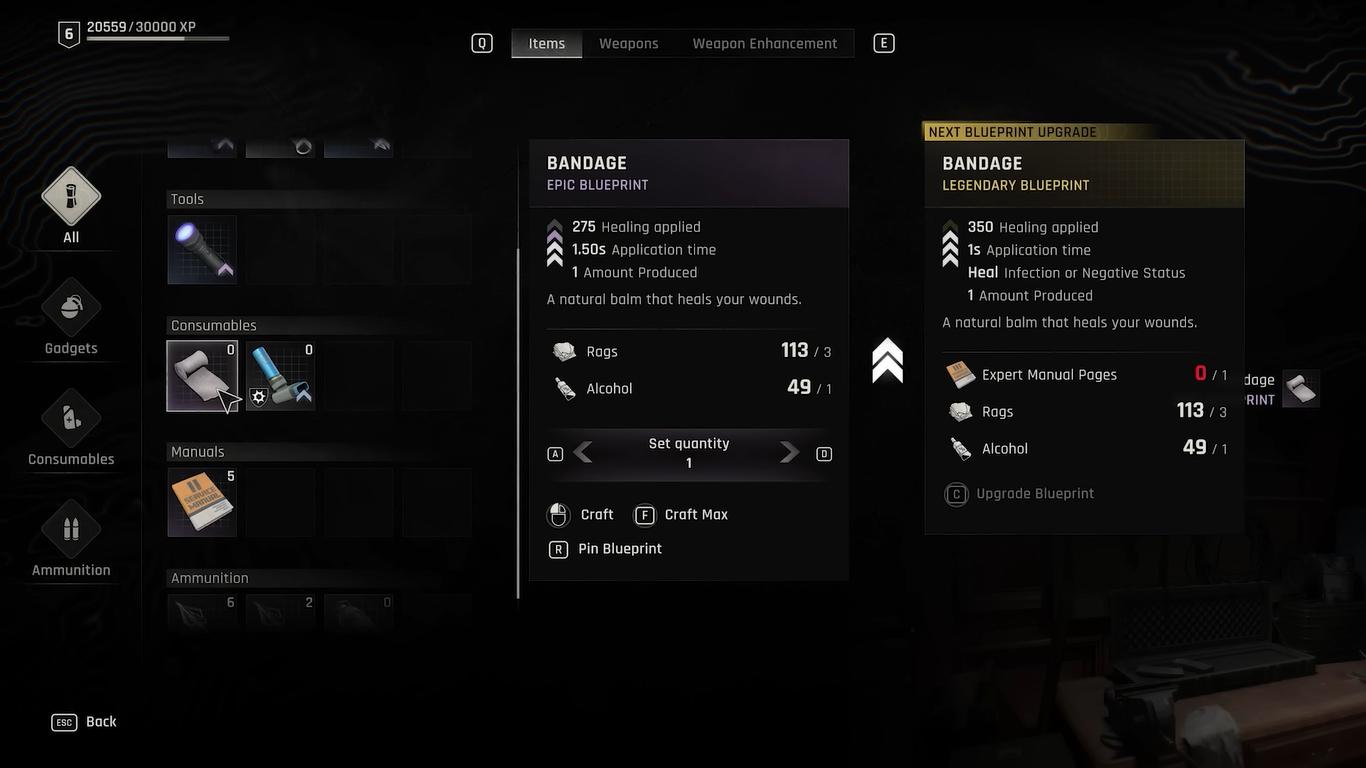Select the bandage consumable slot
The image size is (1366, 768).
click(202, 376)
